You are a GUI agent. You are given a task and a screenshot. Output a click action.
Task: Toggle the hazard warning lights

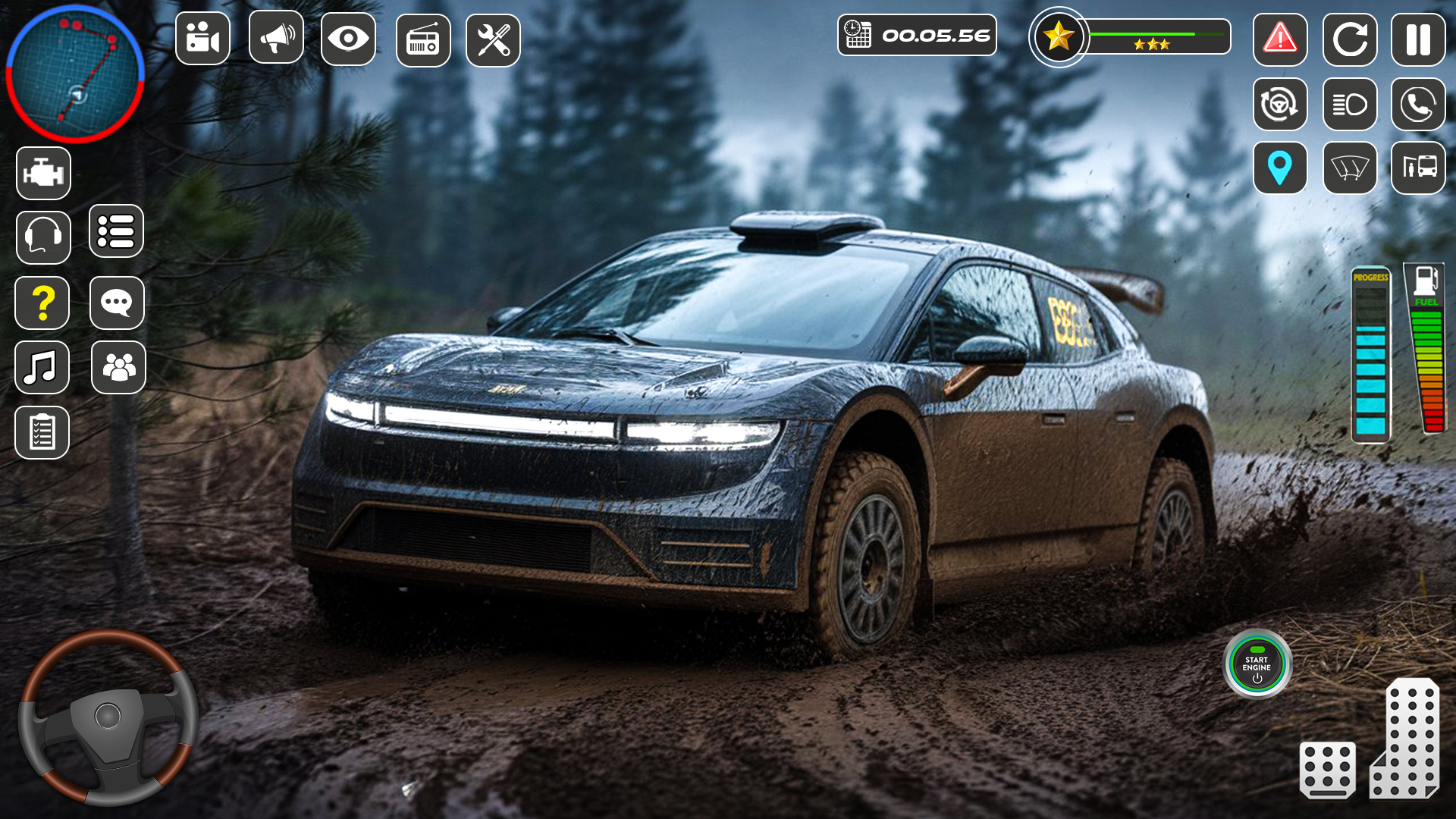[1280, 39]
